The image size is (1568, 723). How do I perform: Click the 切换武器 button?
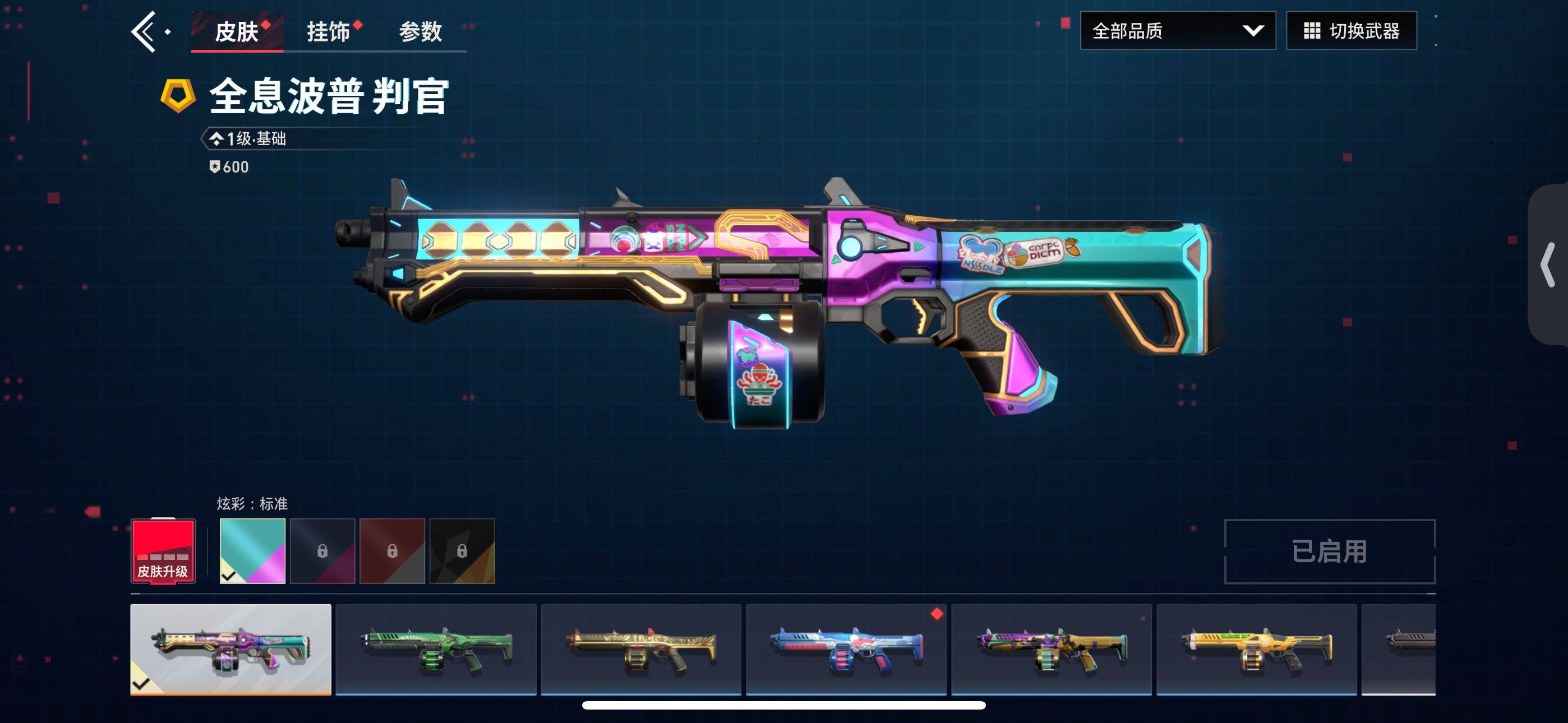coord(1352,30)
